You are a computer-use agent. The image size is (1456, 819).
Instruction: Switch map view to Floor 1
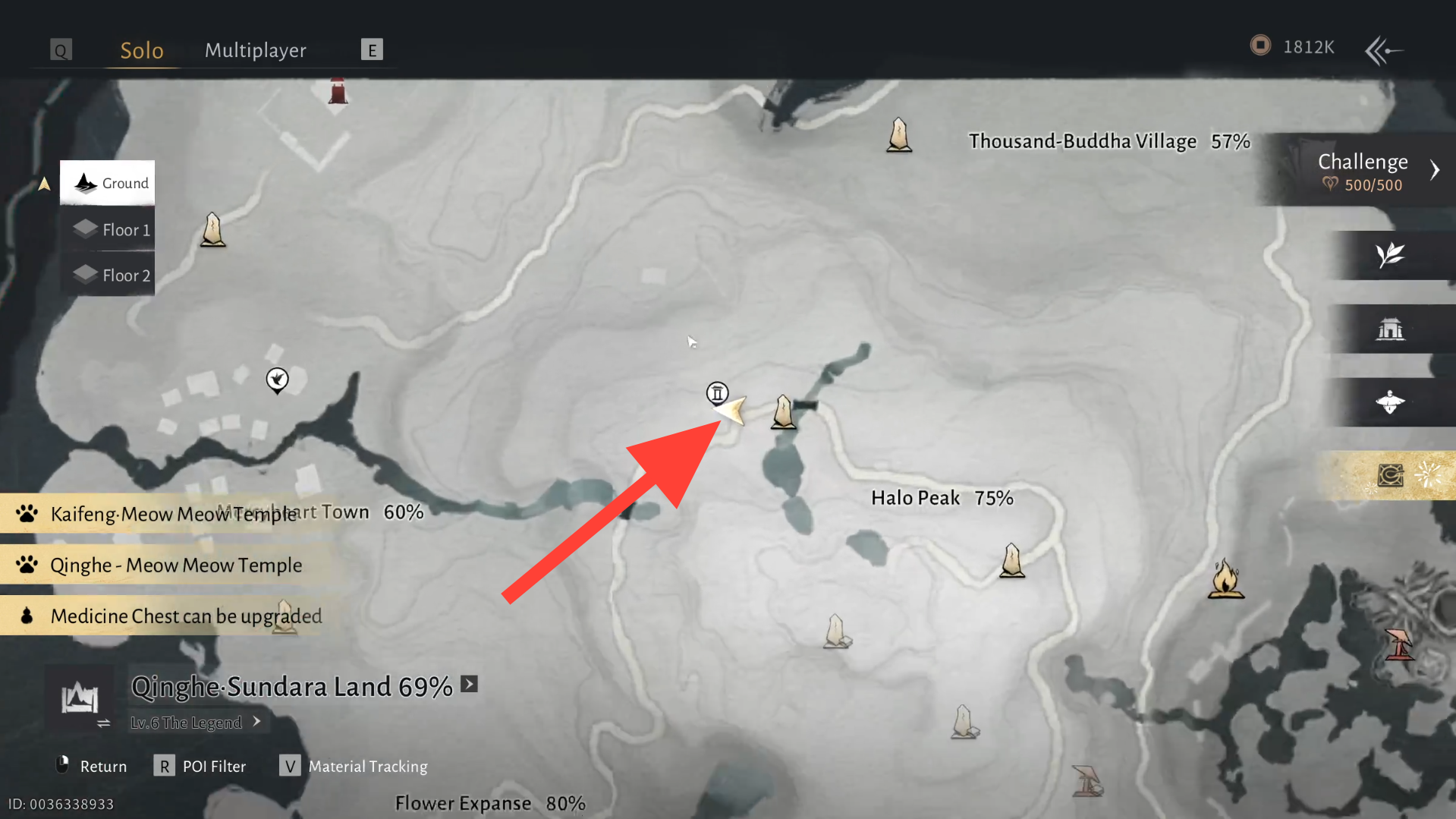pyautogui.click(x=107, y=229)
